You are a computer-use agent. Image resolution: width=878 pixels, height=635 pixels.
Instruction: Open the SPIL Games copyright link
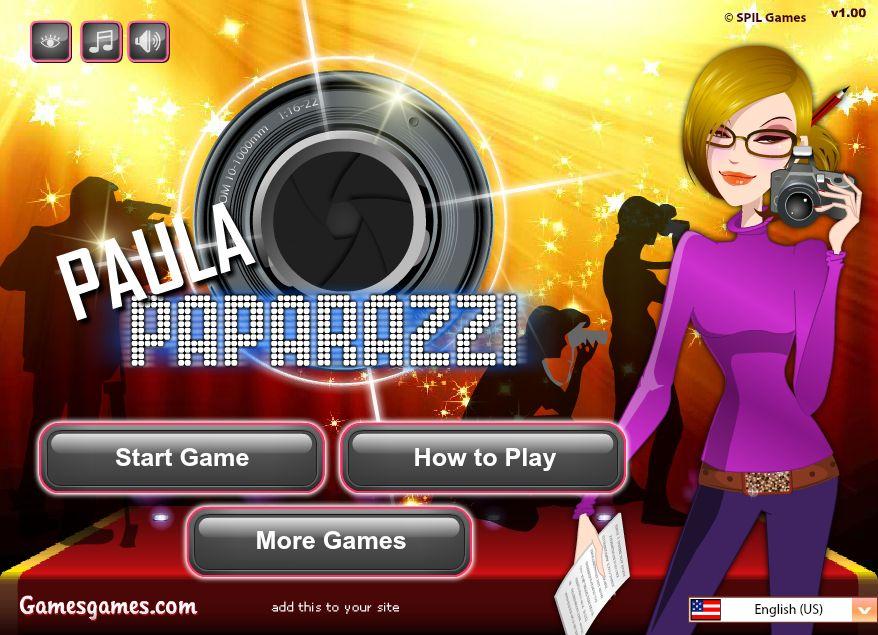[x=765, y=17]
